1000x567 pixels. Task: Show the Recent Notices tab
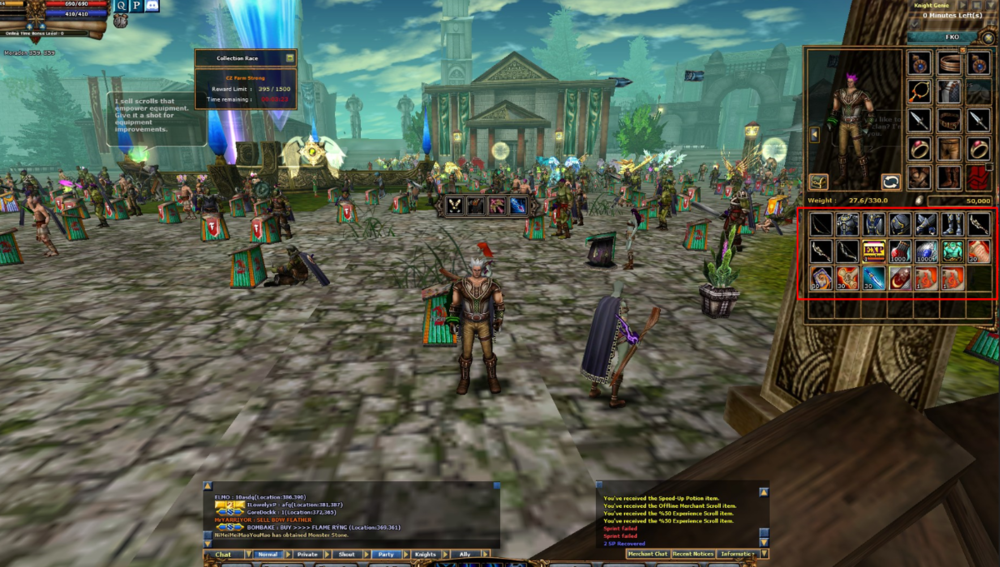[693, 553]
